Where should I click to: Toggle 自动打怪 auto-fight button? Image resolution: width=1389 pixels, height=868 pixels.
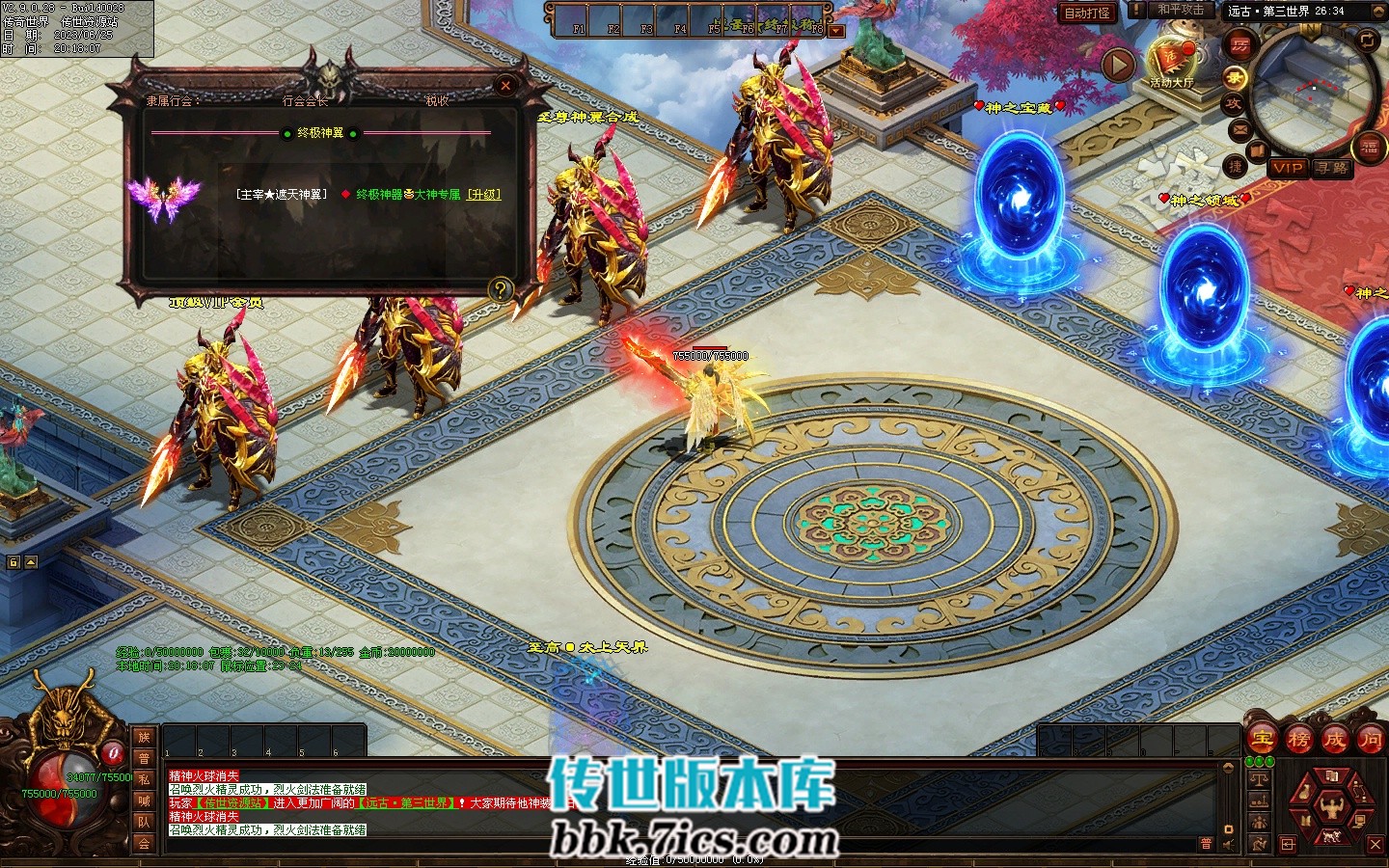pos(1087,14)
